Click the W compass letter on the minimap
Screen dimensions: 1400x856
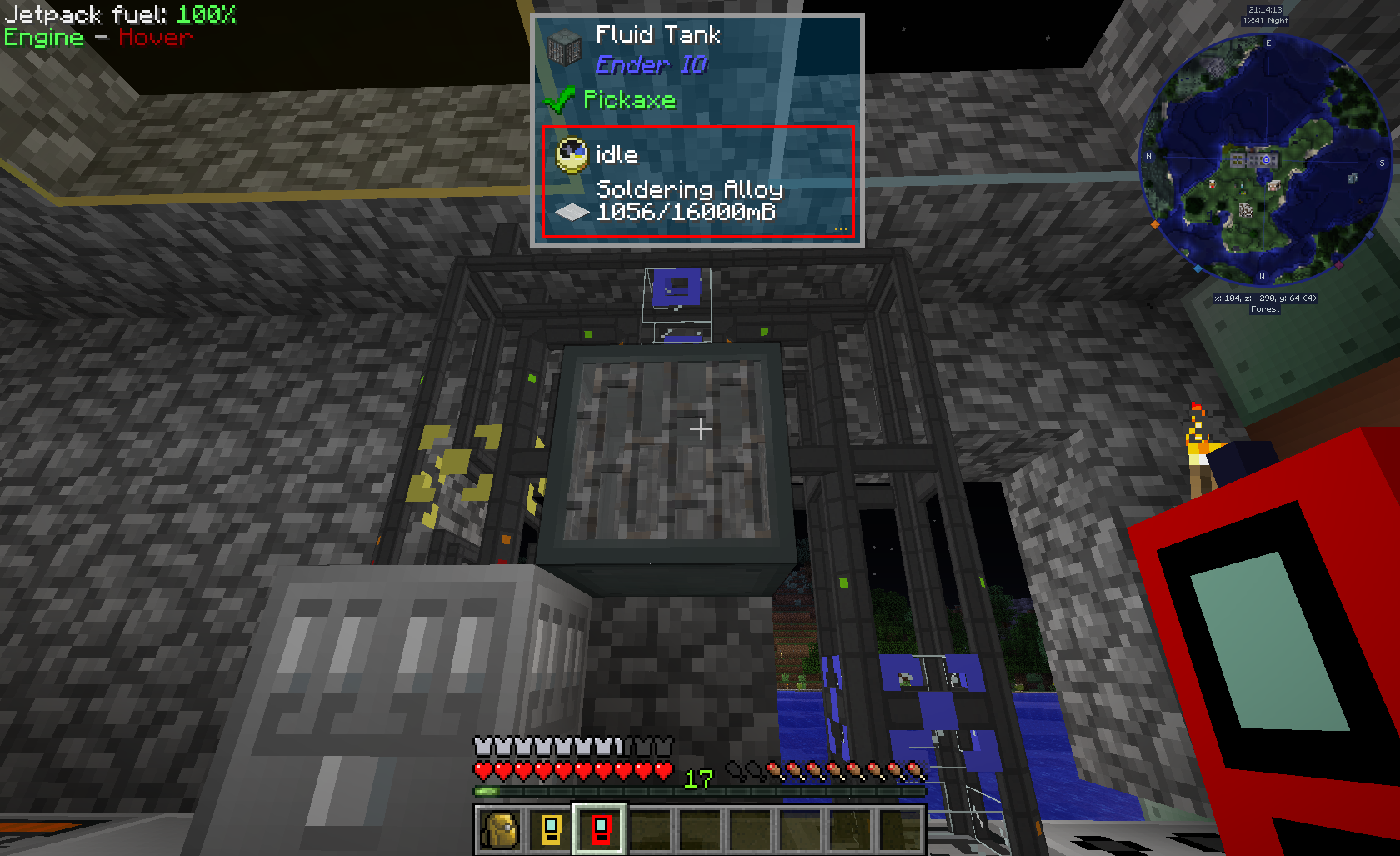[1262, 277]
